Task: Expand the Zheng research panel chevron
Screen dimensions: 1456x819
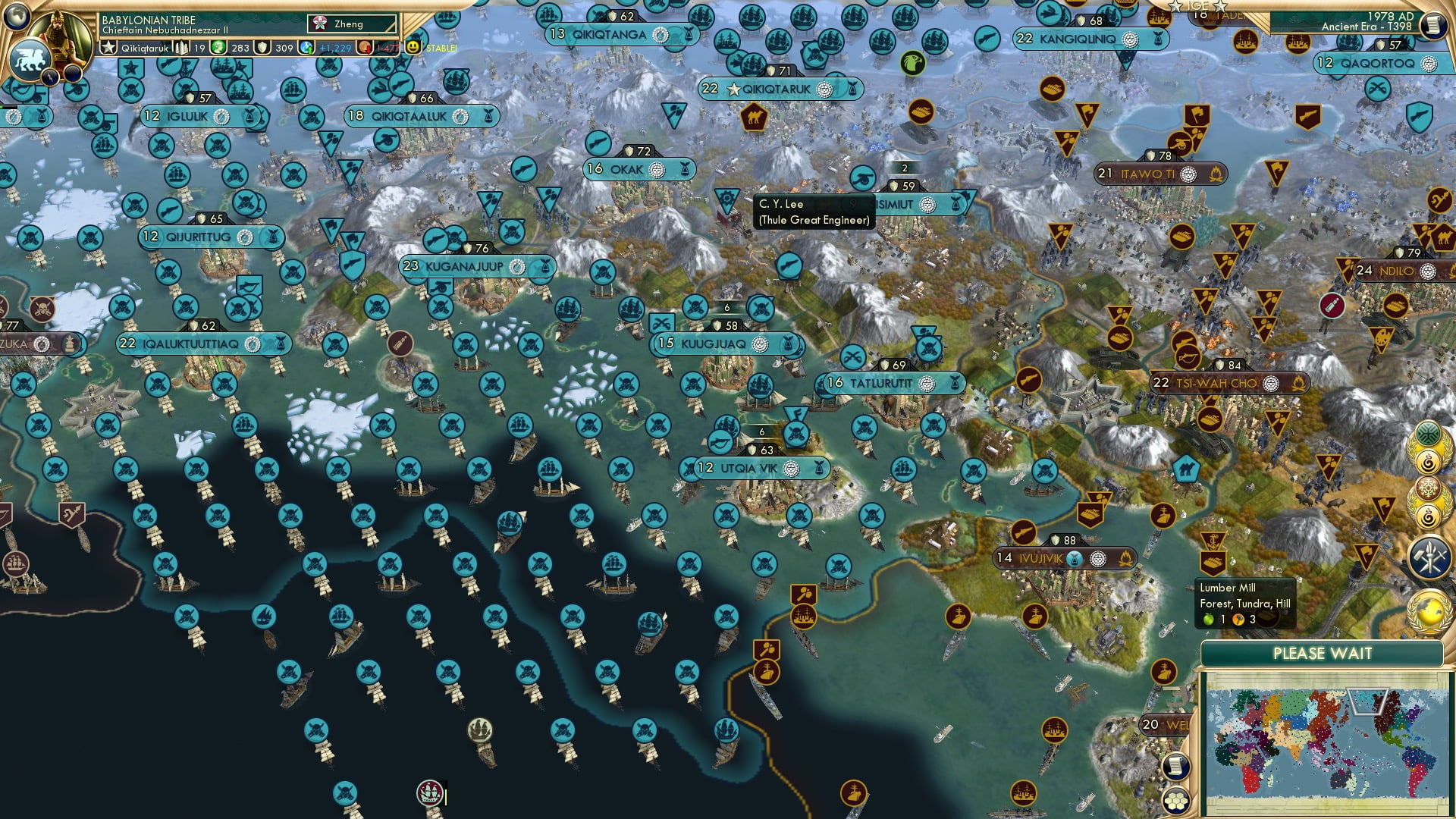Action: [x=392, y=25]
